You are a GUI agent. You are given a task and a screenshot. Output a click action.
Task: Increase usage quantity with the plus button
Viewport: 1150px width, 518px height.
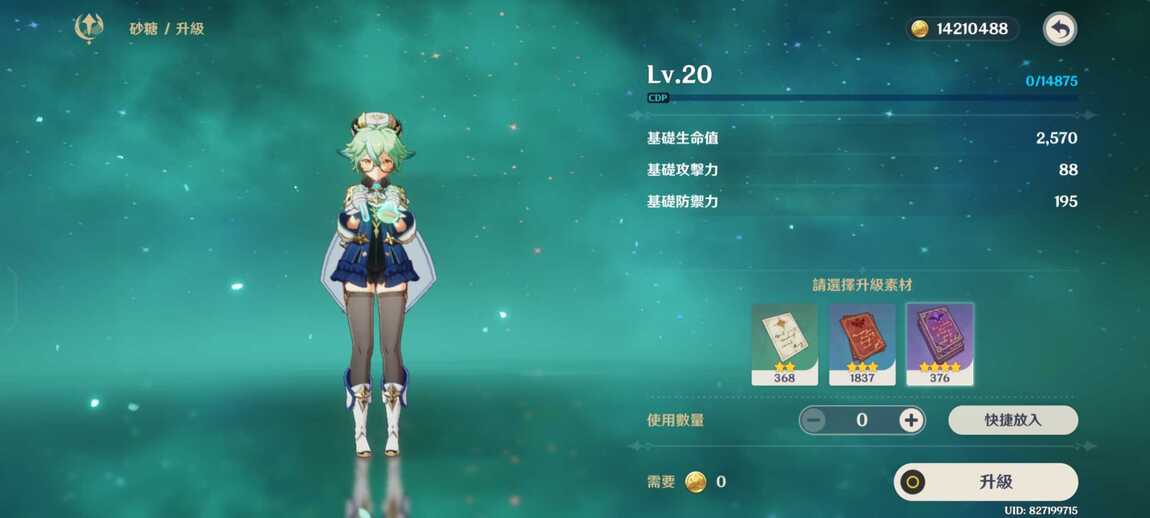point(910,420)
